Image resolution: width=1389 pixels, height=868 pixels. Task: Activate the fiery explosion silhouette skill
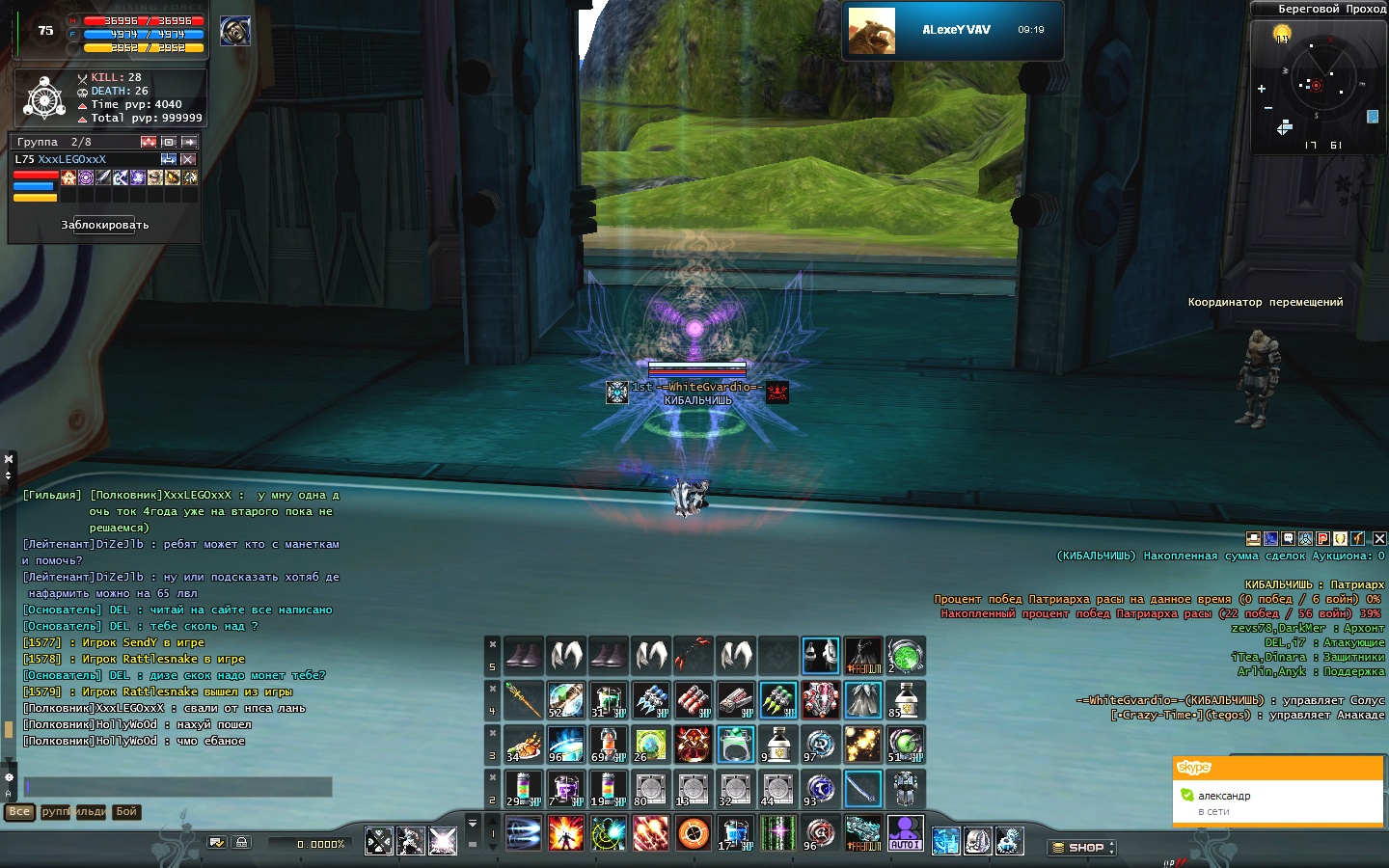pos(565,833)
